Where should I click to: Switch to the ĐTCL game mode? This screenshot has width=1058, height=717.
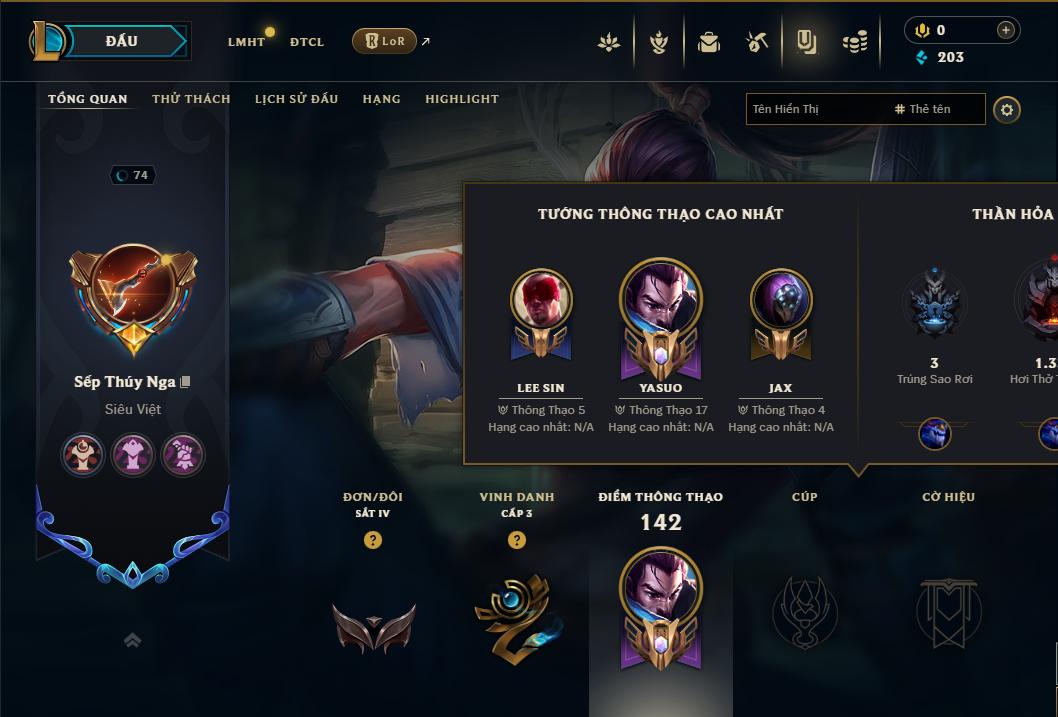tap(307, 42)
